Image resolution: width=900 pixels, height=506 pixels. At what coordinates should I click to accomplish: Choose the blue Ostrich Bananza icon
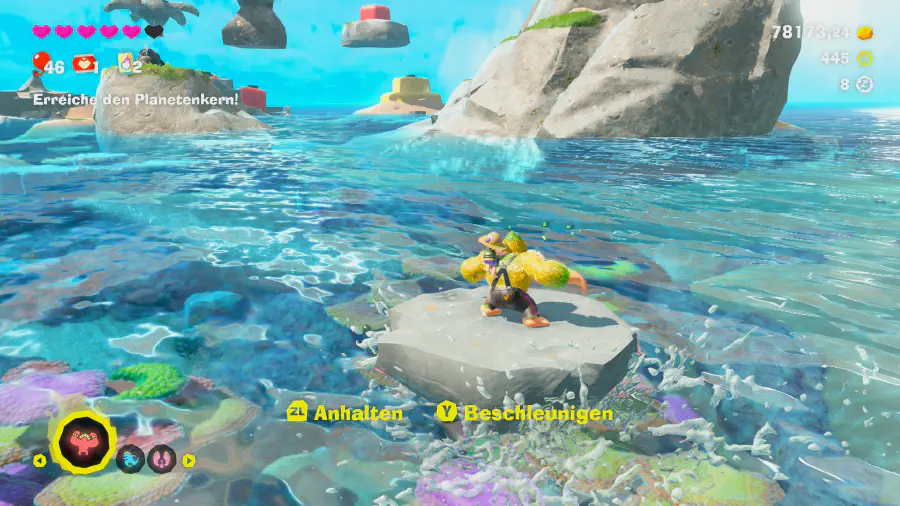(130, 459)
